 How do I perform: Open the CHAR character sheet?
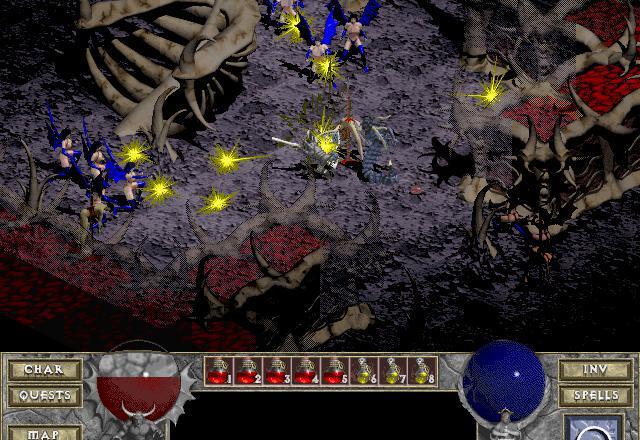click(44, 370)
